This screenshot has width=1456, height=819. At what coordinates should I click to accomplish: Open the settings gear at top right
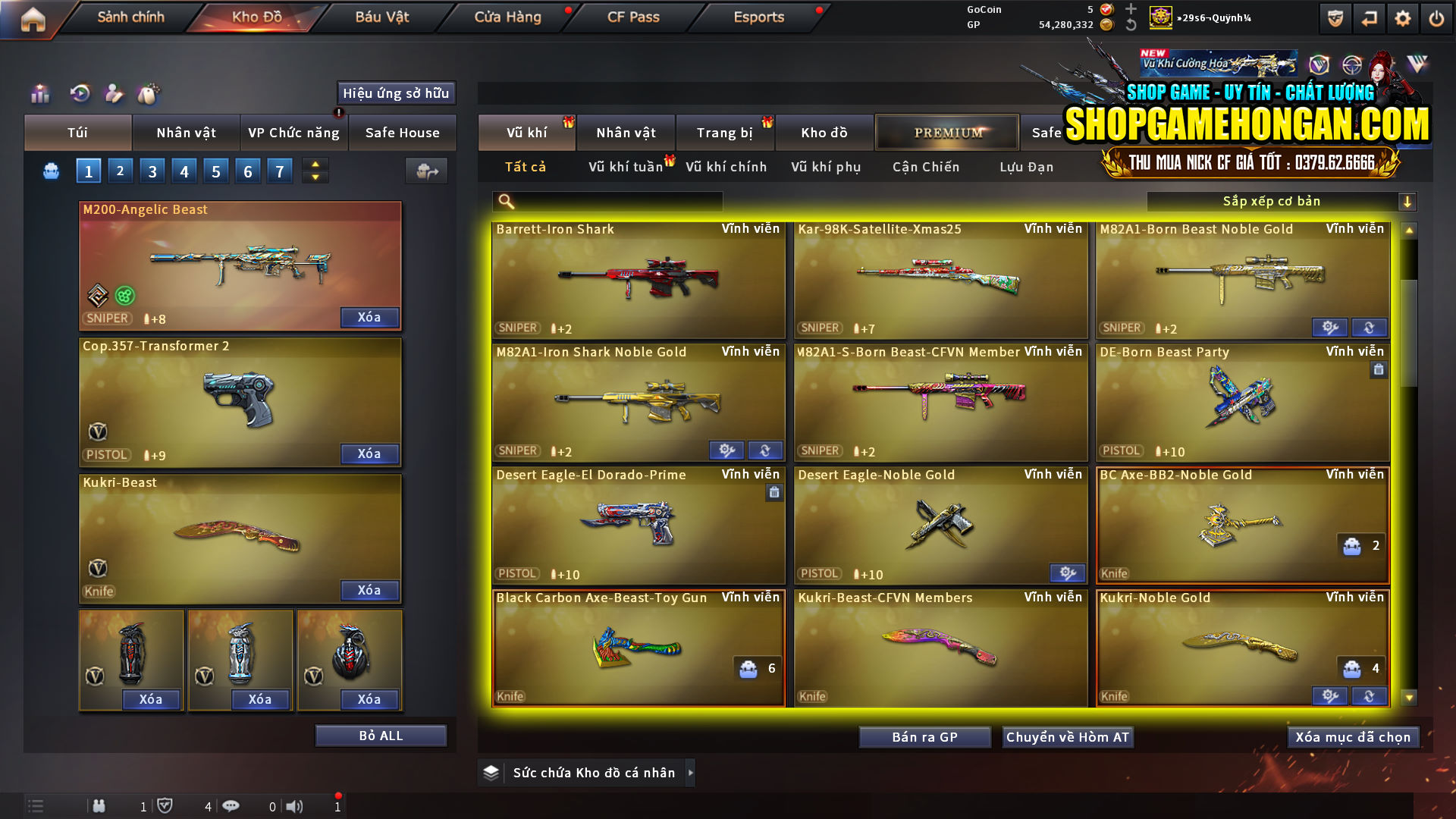click(x=1403, y=19)
